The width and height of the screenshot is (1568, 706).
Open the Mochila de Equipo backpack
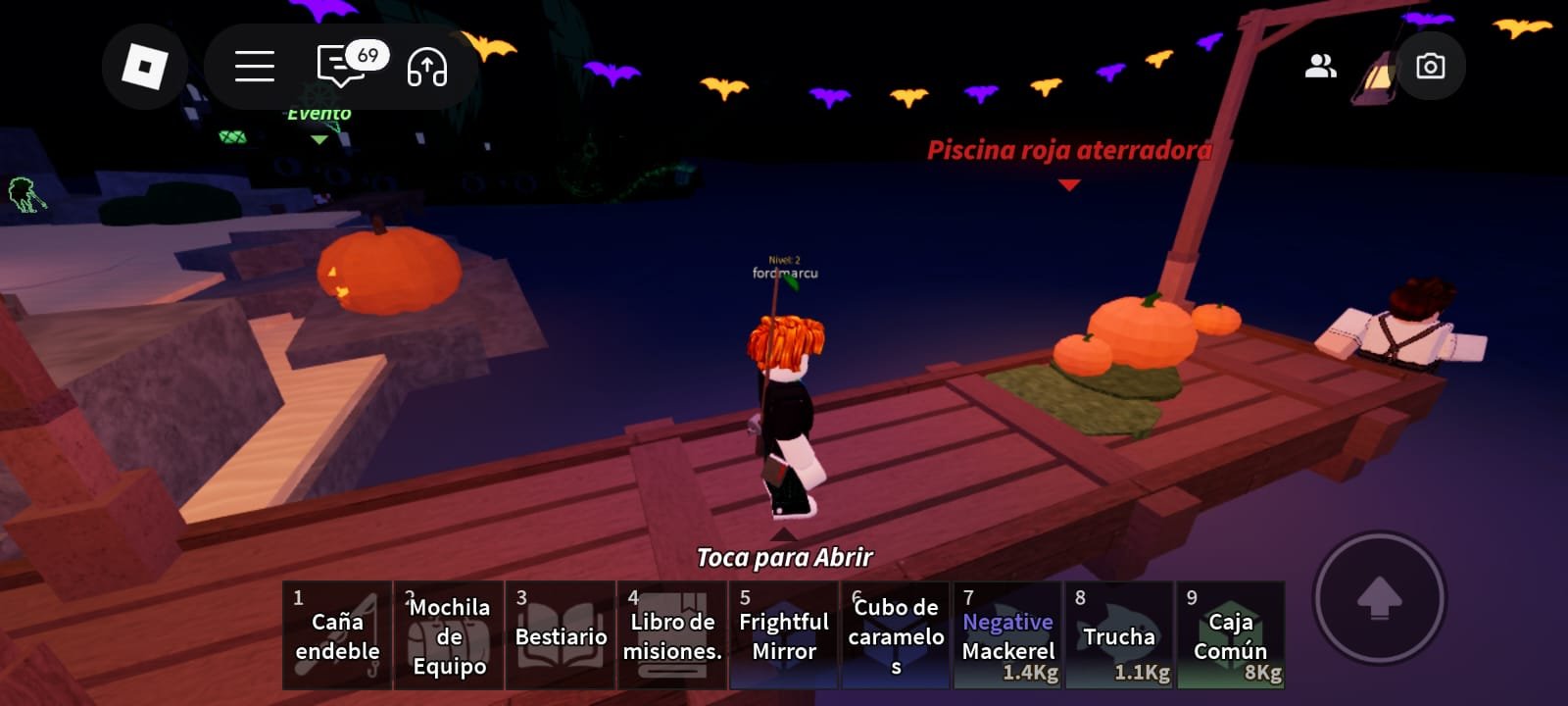[448, 633]
